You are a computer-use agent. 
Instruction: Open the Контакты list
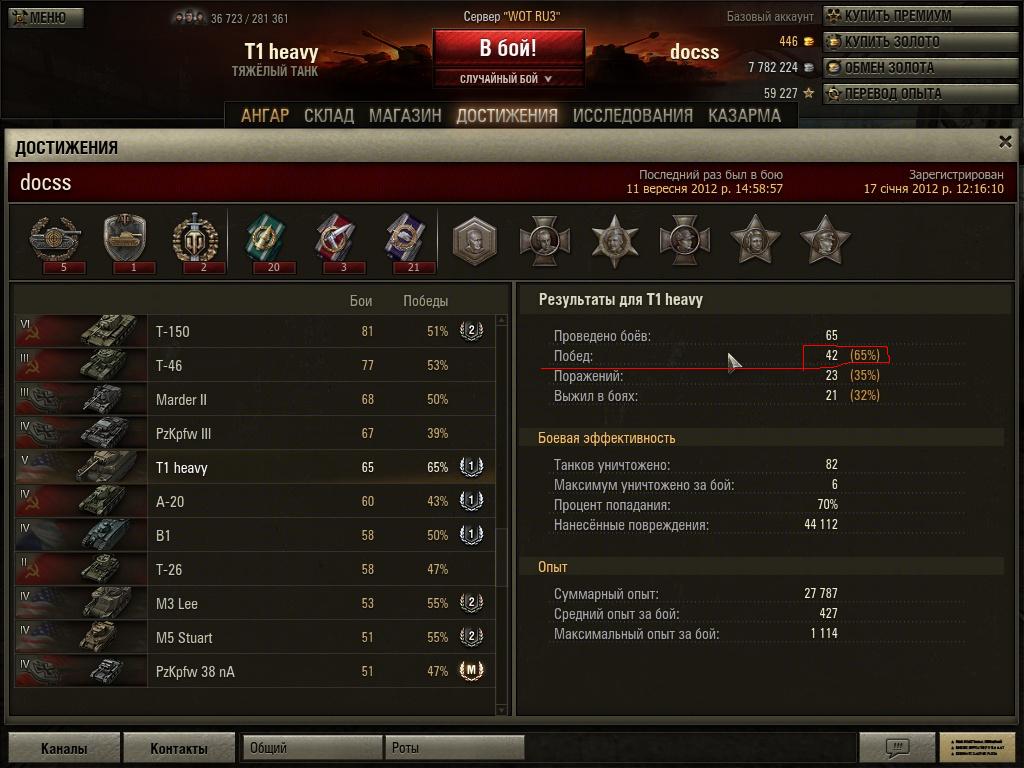pos(179,748)
